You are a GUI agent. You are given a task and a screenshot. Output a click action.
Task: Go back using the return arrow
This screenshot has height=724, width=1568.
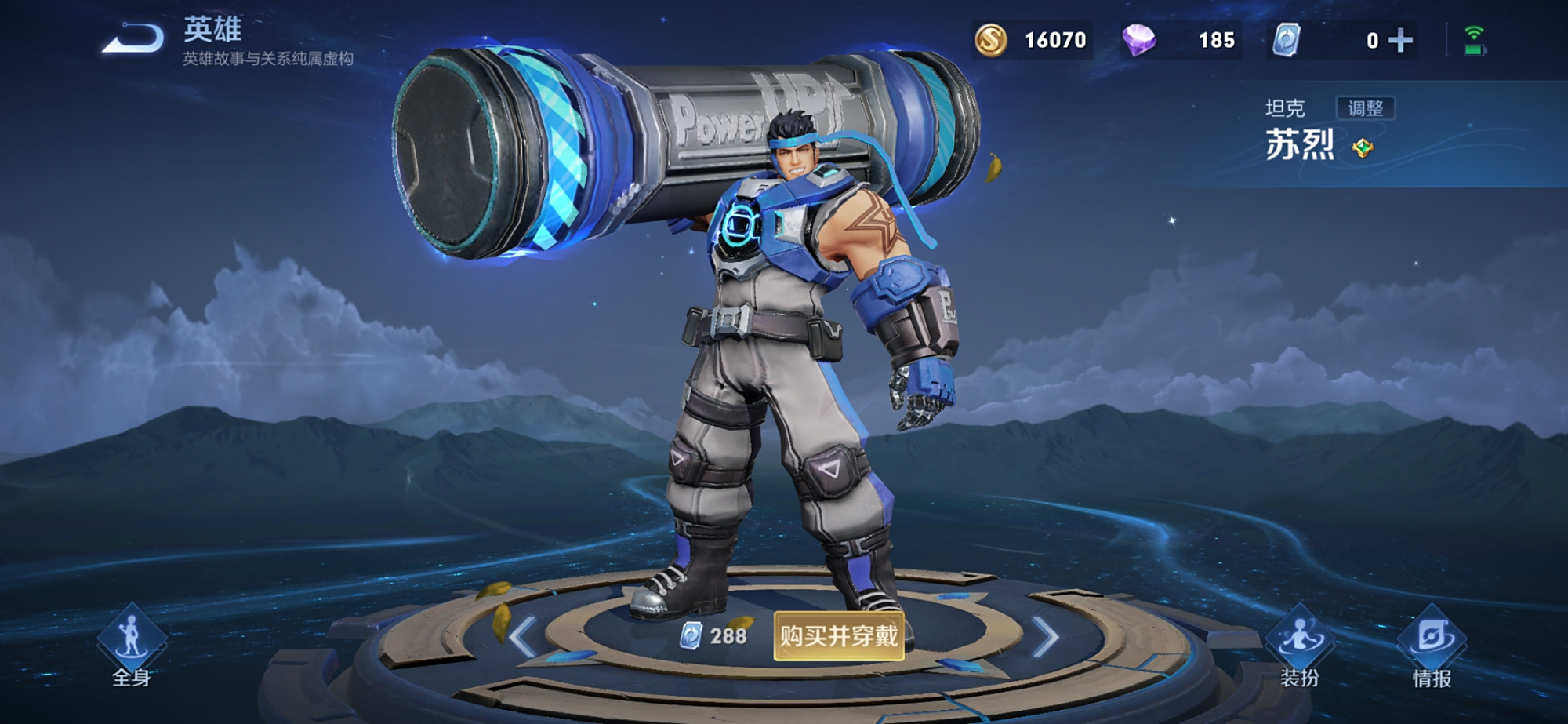coord(133,38)
